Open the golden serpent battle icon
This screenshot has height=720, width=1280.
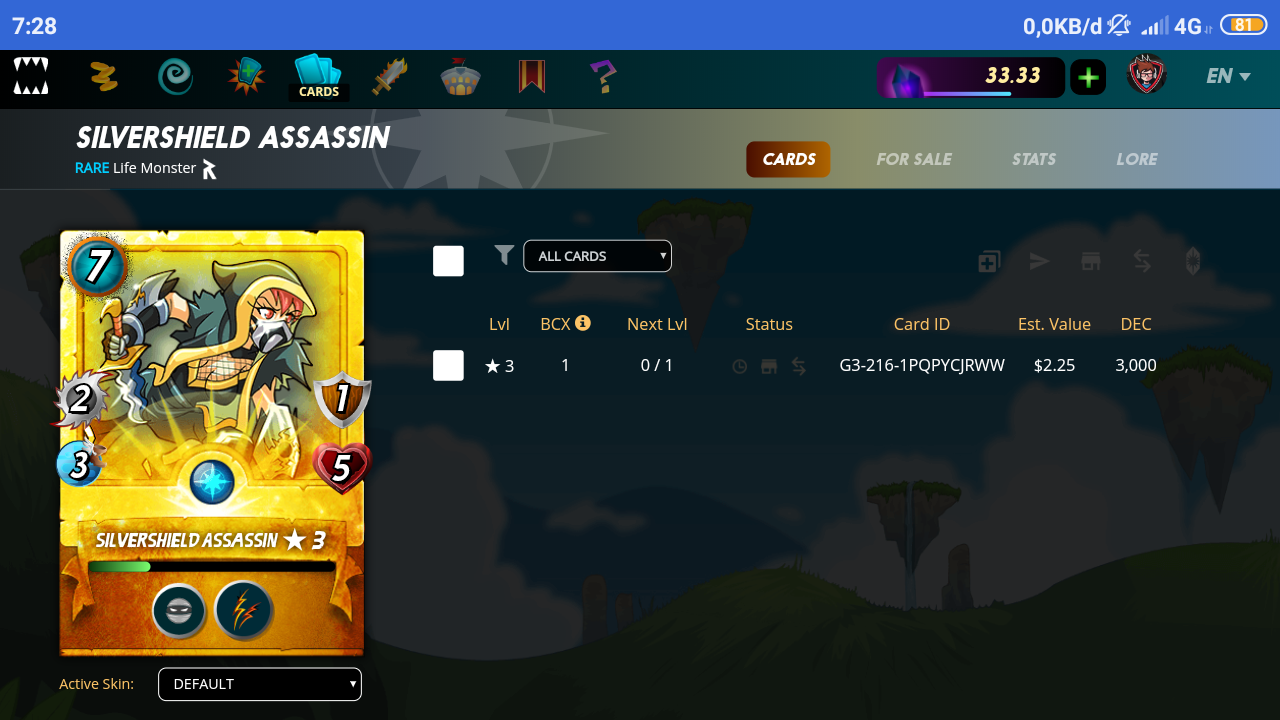pyautogui.click(x=104, y=76)
